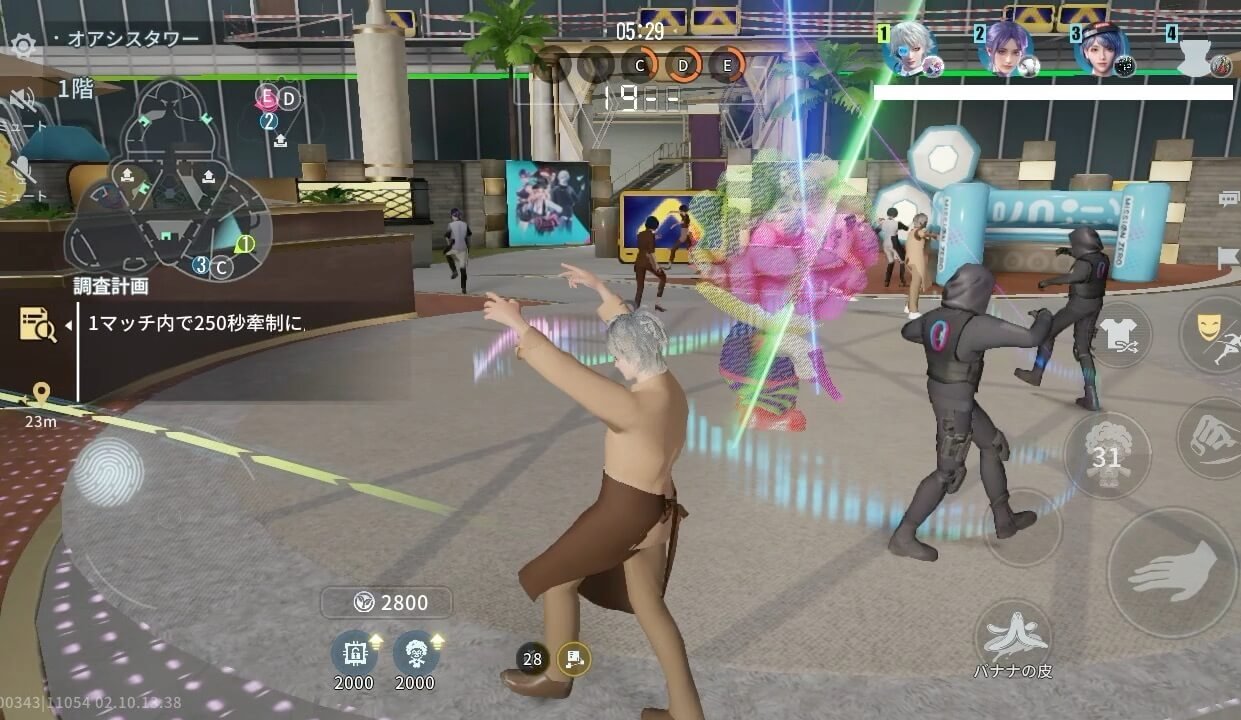Select teammate 2 purple-haired portrait
The height and width of the screenshot is (720, 1241).
pyautogui.click(x=1006, y=49)
